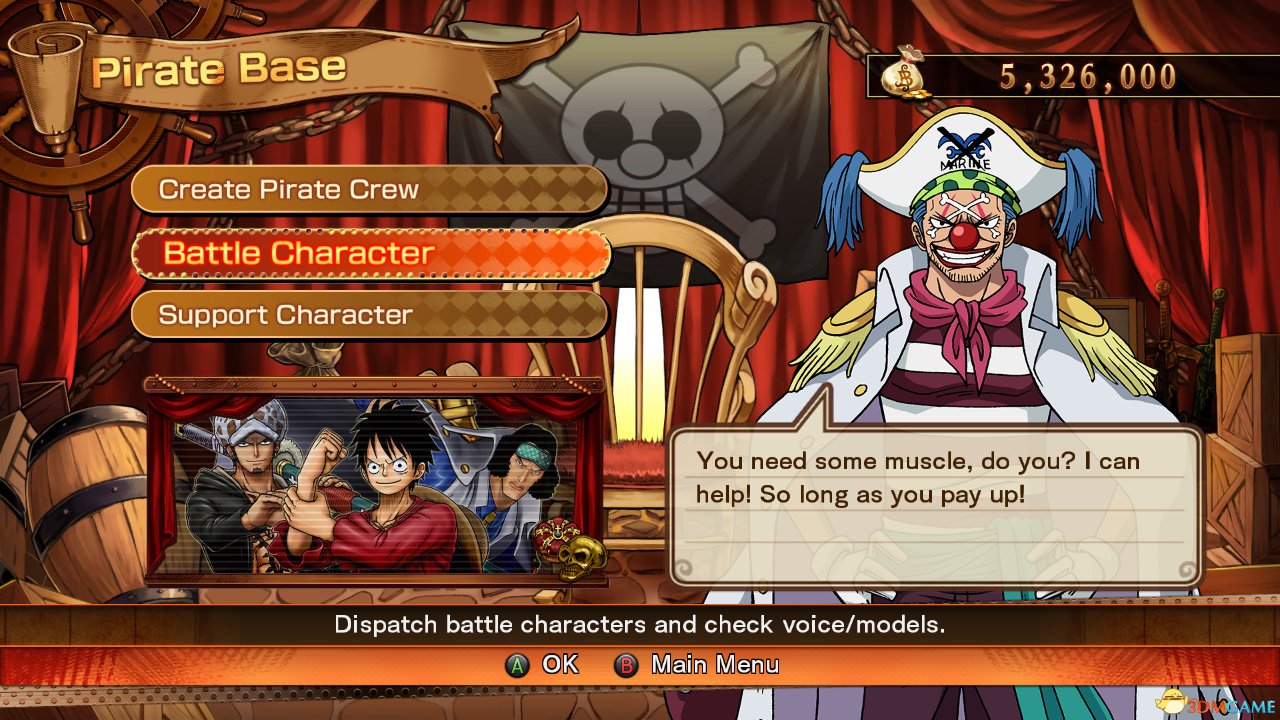This screenshot has width=1280, height=720.
Task: Select the Battle Character menu entry
Action: [x=369, y=253]
